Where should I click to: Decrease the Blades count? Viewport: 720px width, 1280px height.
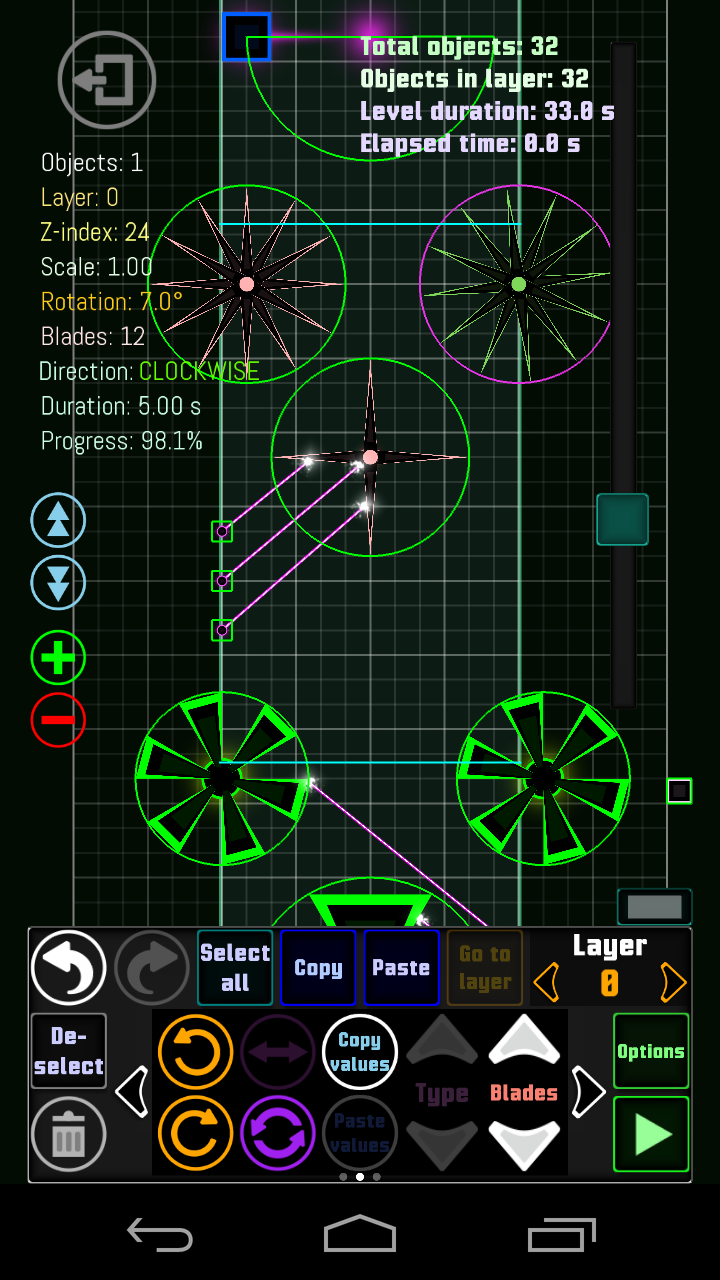[x=524, y=1142]
